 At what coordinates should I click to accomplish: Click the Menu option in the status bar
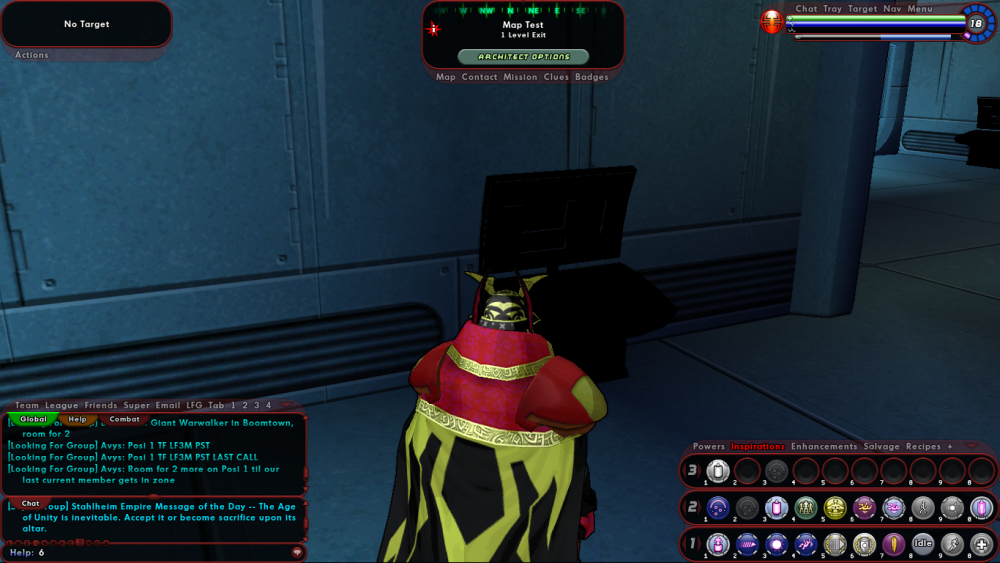[x=920, y=9]
